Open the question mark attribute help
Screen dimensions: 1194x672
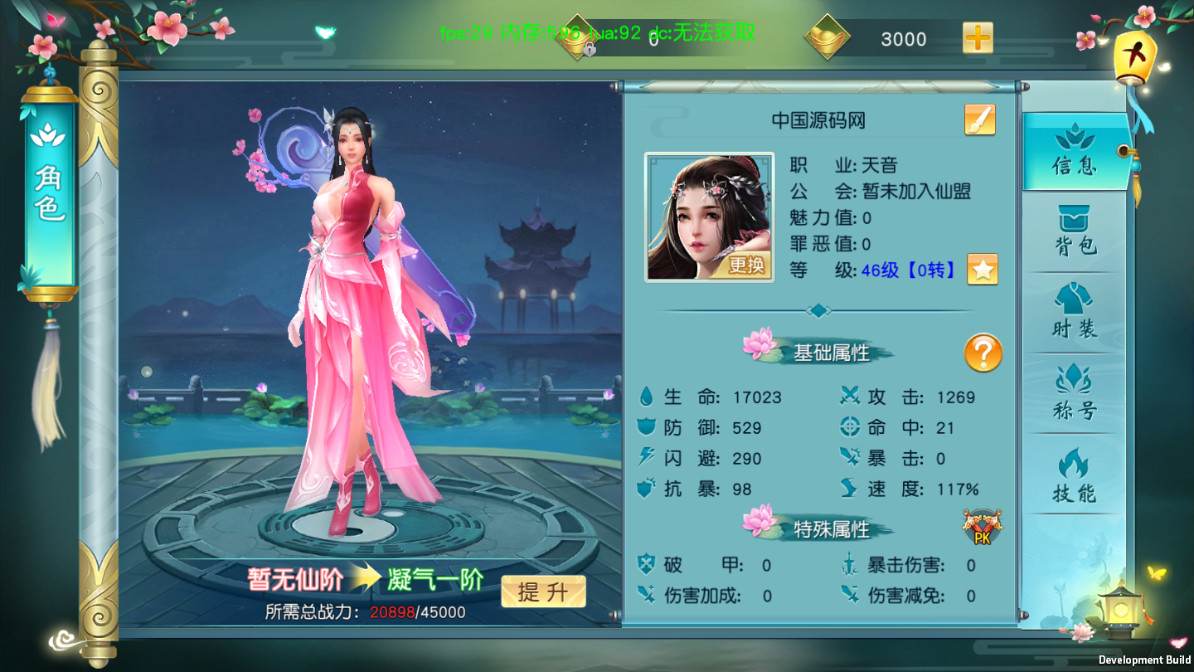click(982, 353)
